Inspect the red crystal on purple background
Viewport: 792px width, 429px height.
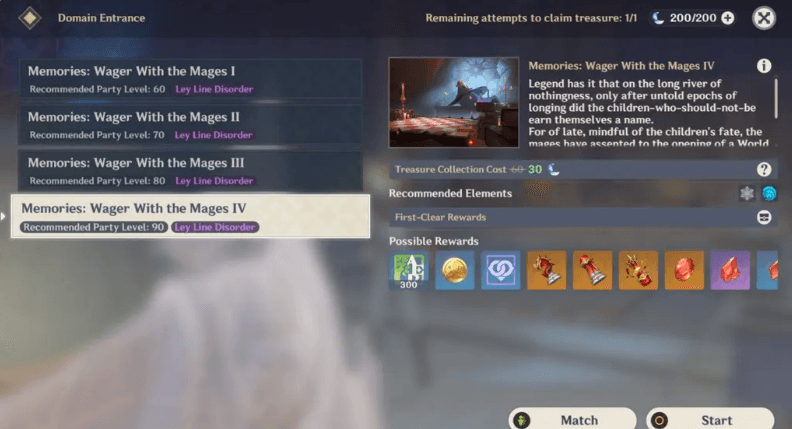pyautogui.click(x=730, y=271)
